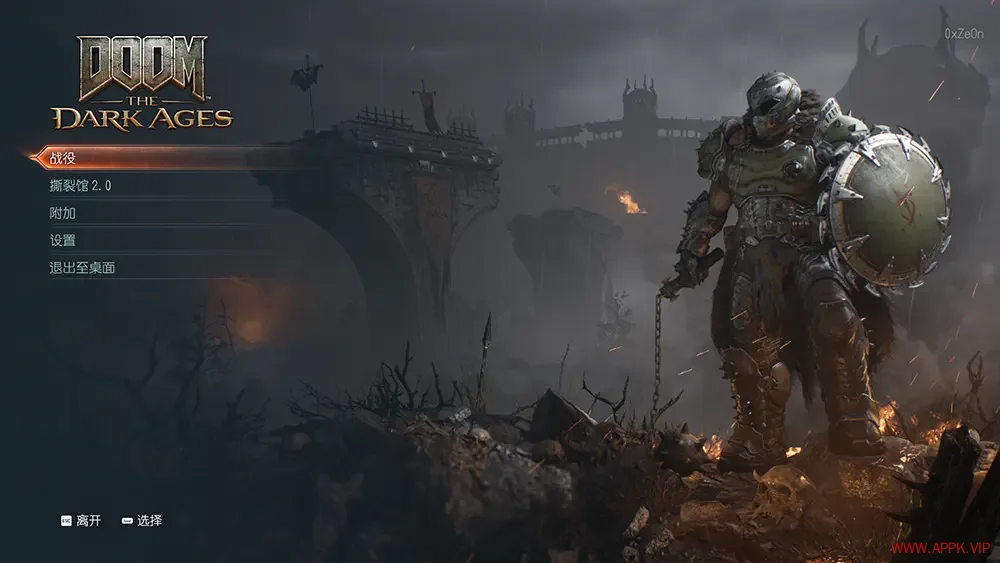This screenshot has width=1000, height=563.
Task: Select the 战役 campaign menu entry
Action: click(x=64, y=158)
